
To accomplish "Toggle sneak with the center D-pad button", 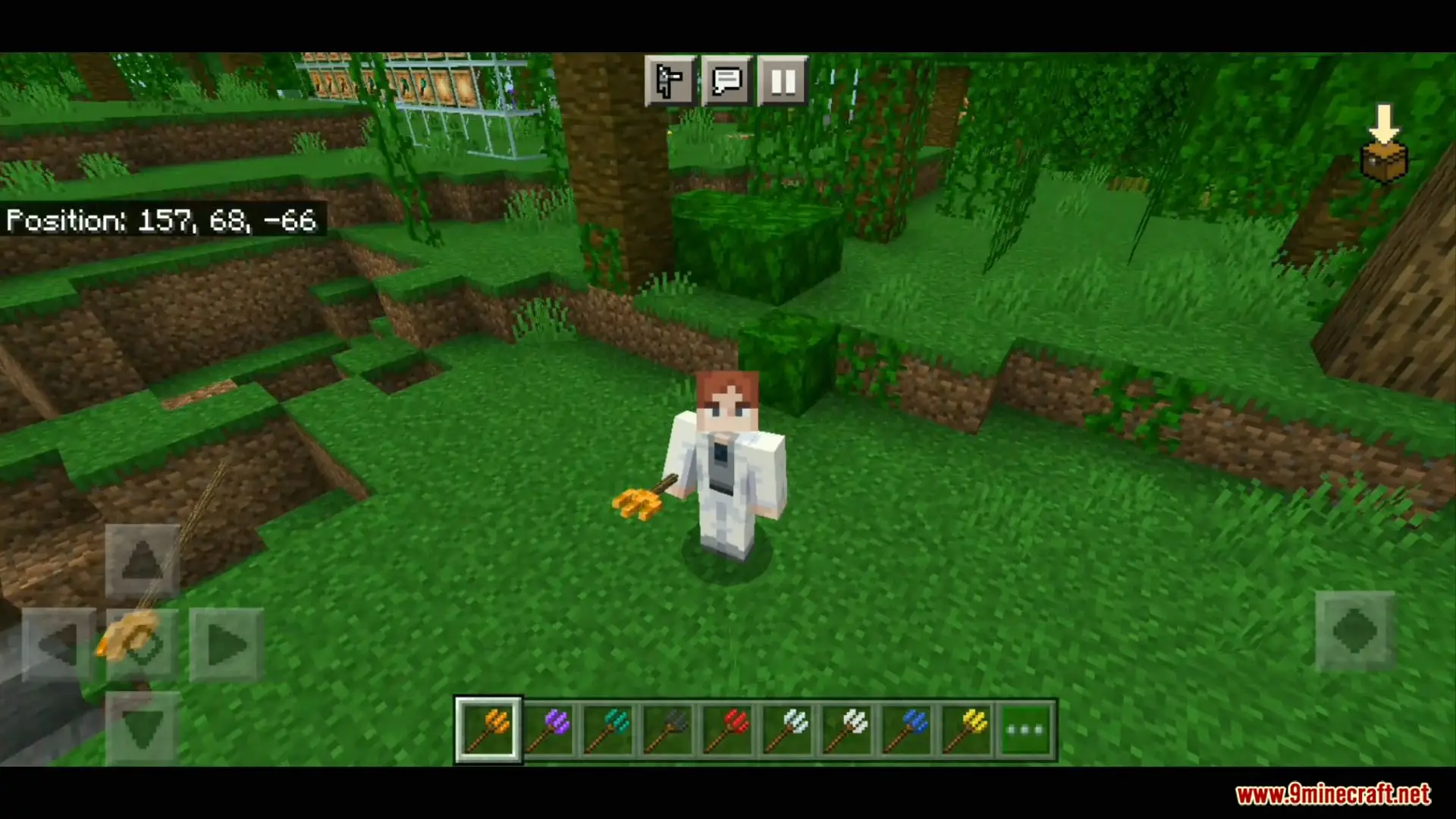I will tap(143, 645).
